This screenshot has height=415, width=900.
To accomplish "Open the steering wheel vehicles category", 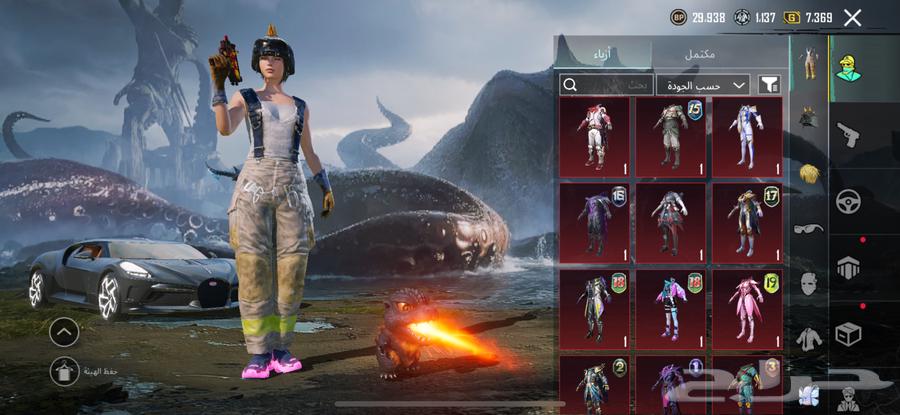I will (848, 200).
